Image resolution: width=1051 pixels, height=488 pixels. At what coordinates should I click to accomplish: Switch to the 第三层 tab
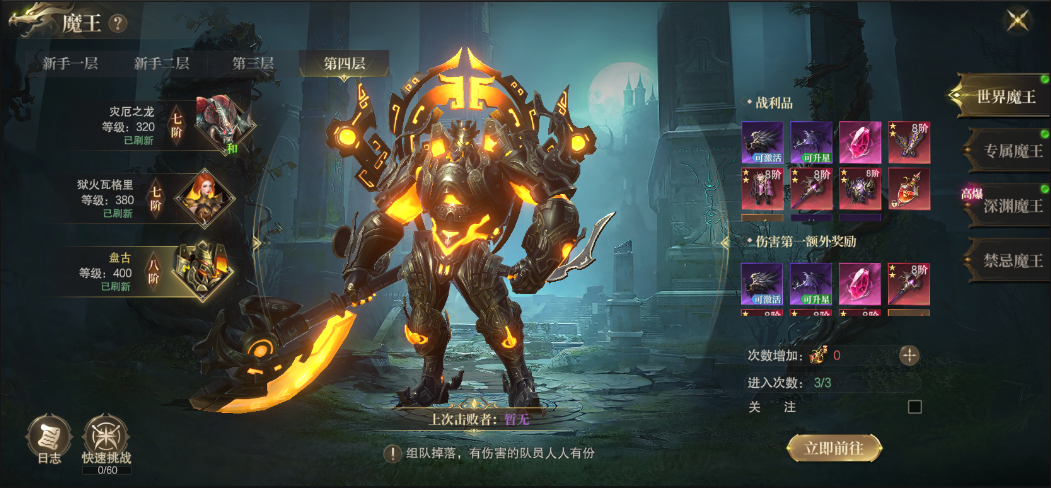click(253, 63)
